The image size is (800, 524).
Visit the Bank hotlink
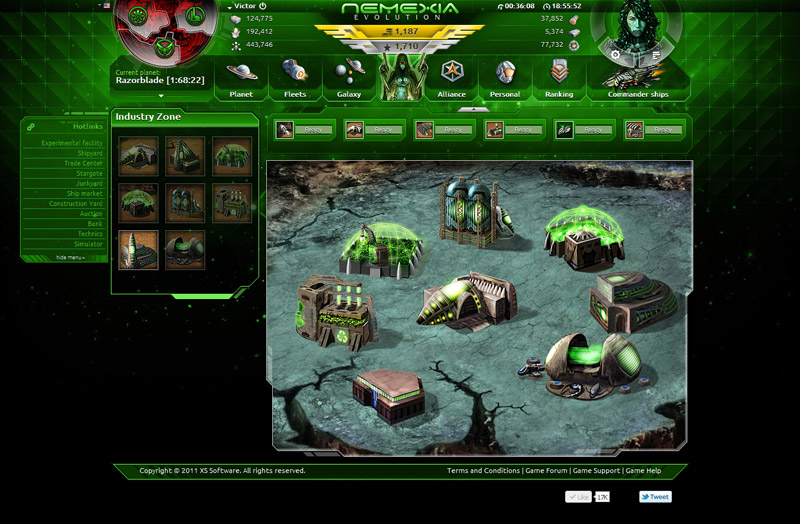tap(95, 224)
